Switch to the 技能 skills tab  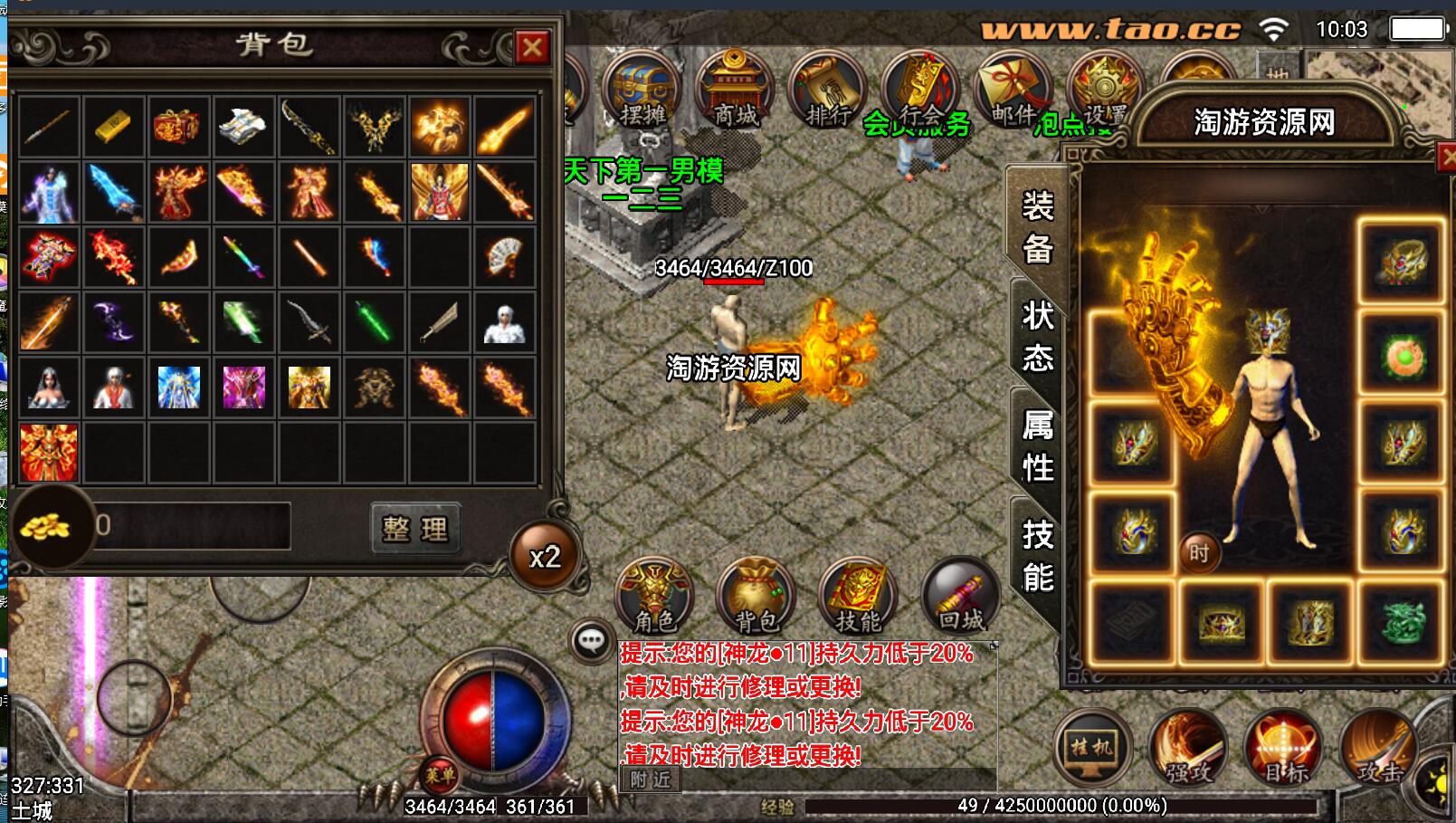pos(1037,556)
